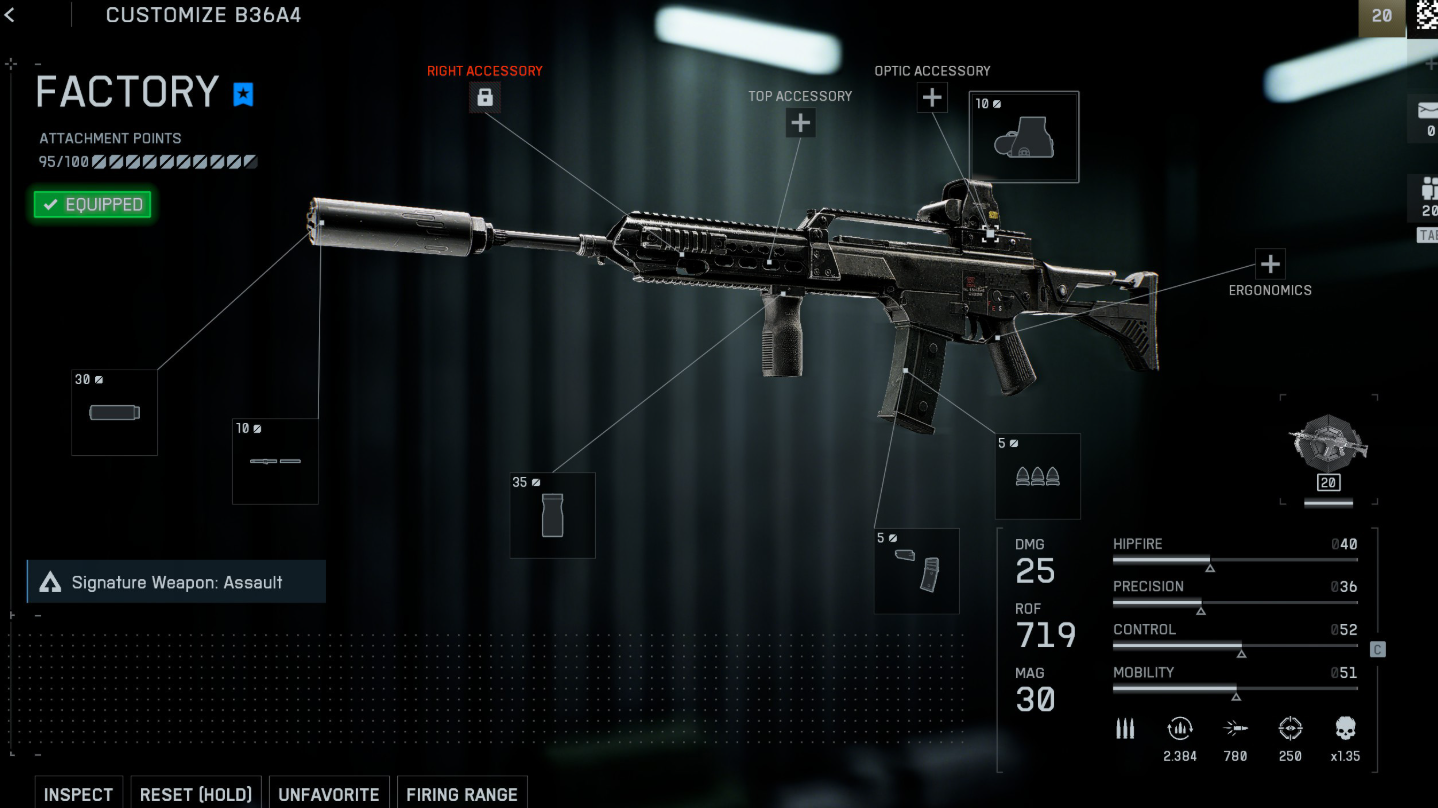1438x808 pixels.
Task: Inspect the weapon
Action: coord(78,794)
